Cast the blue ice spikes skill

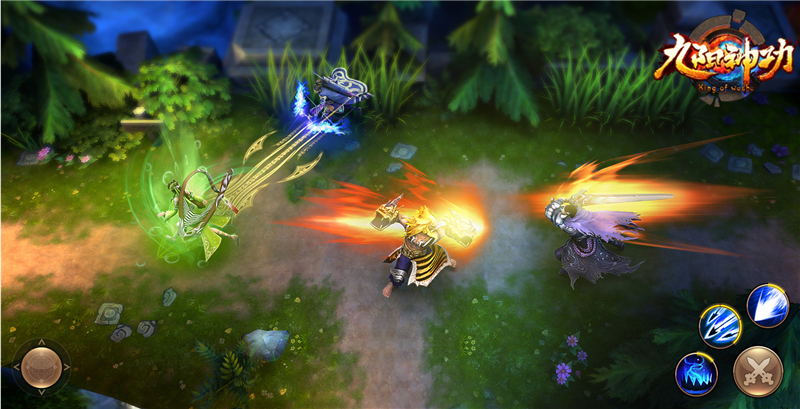tap(696, 372)
